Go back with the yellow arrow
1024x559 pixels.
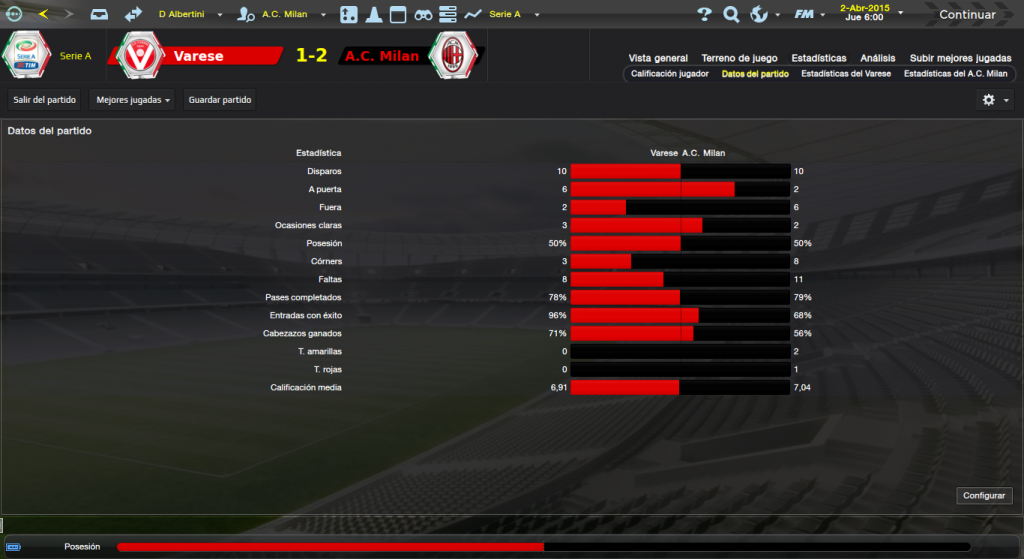(x=42, y=15)
